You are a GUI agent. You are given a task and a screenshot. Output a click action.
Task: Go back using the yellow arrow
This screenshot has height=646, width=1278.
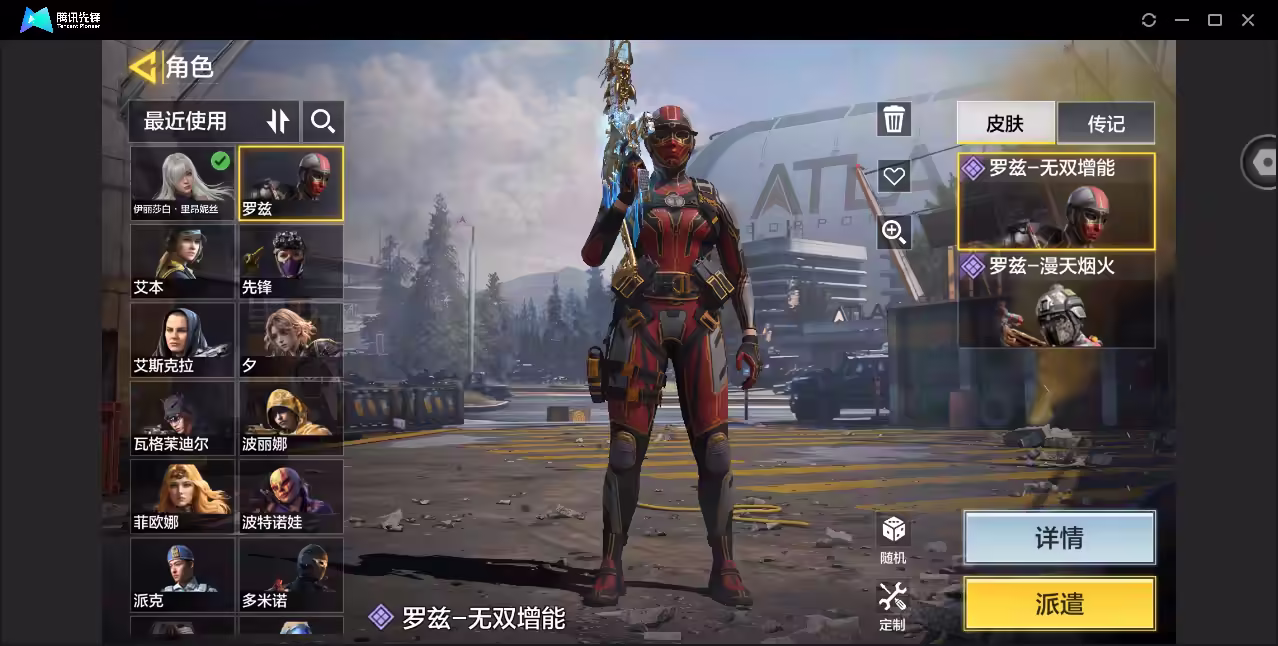(x=143, y=67)
